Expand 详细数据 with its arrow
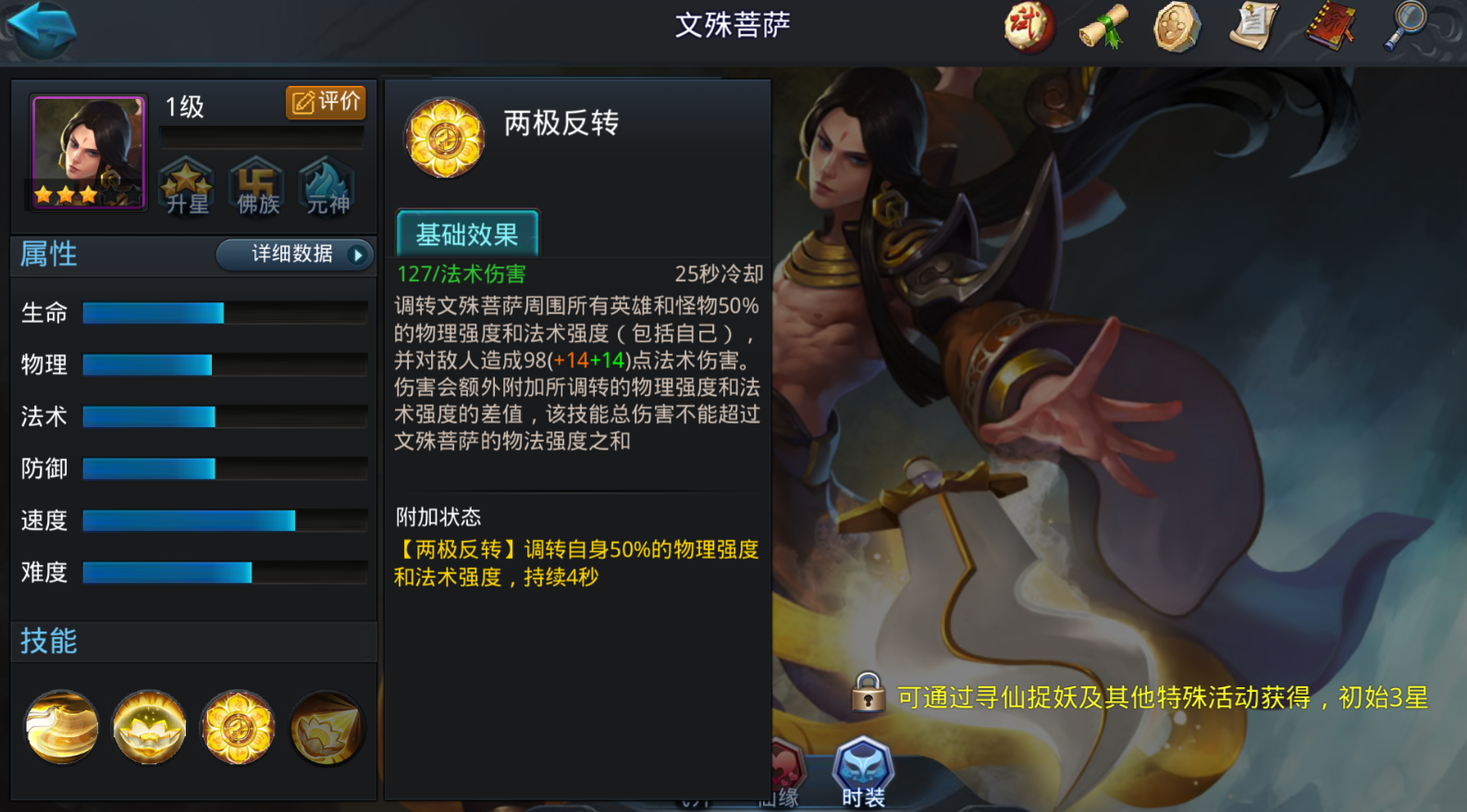This screenshot has width=1467, height=812. [x=294, y=255]
